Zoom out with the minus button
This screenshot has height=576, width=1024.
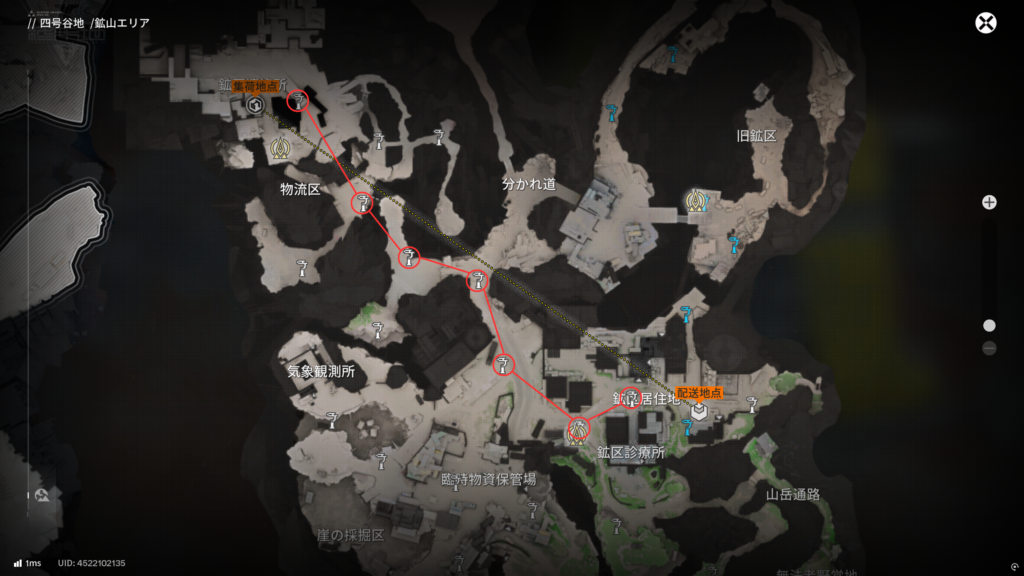pyautogui.click(x=989, y=348)
